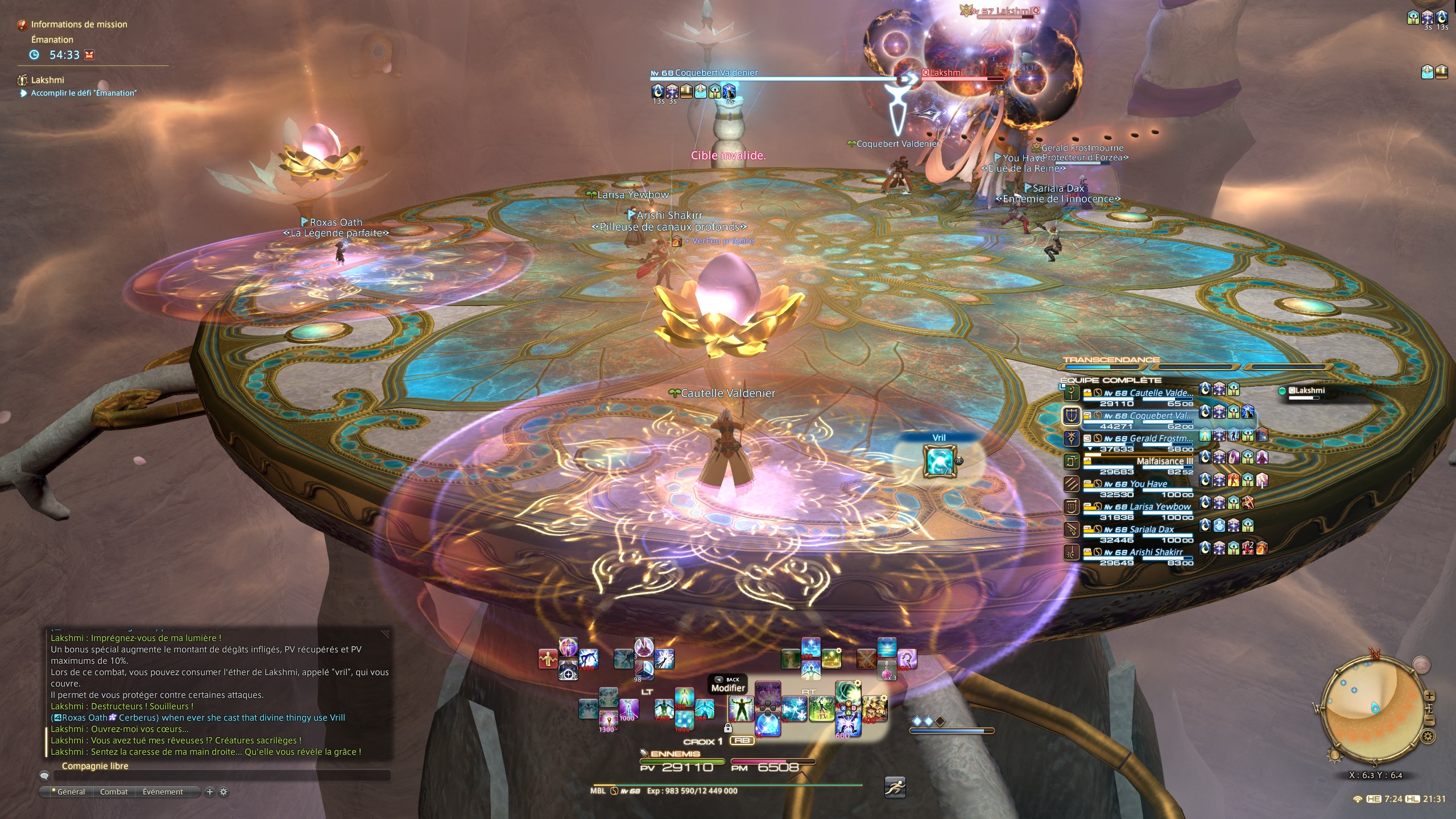Open the minimap settings gear
This screenshot has width=1456, height=819.
[1428, 737]
